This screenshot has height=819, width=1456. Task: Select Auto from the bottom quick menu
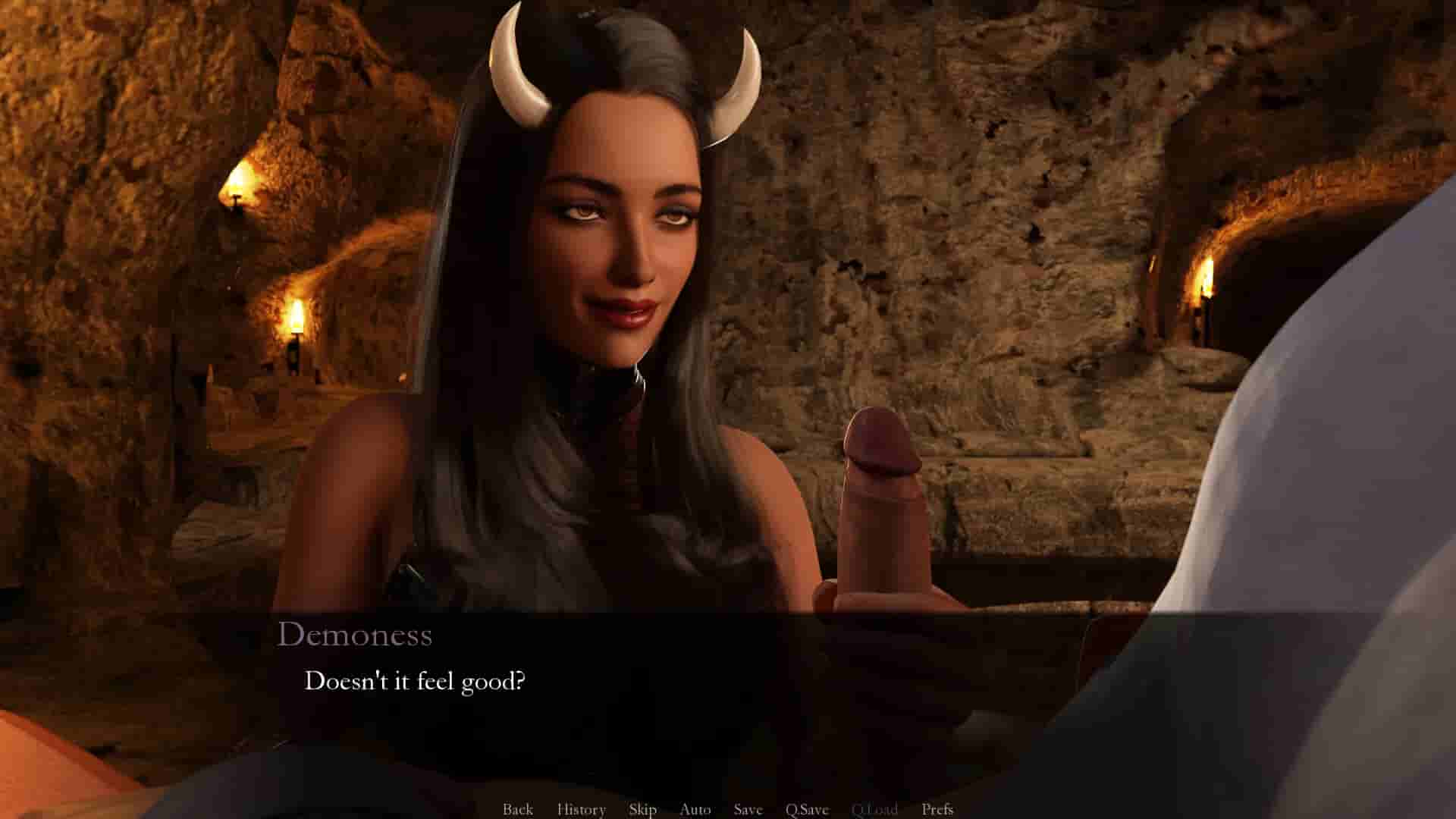point(695,809)
